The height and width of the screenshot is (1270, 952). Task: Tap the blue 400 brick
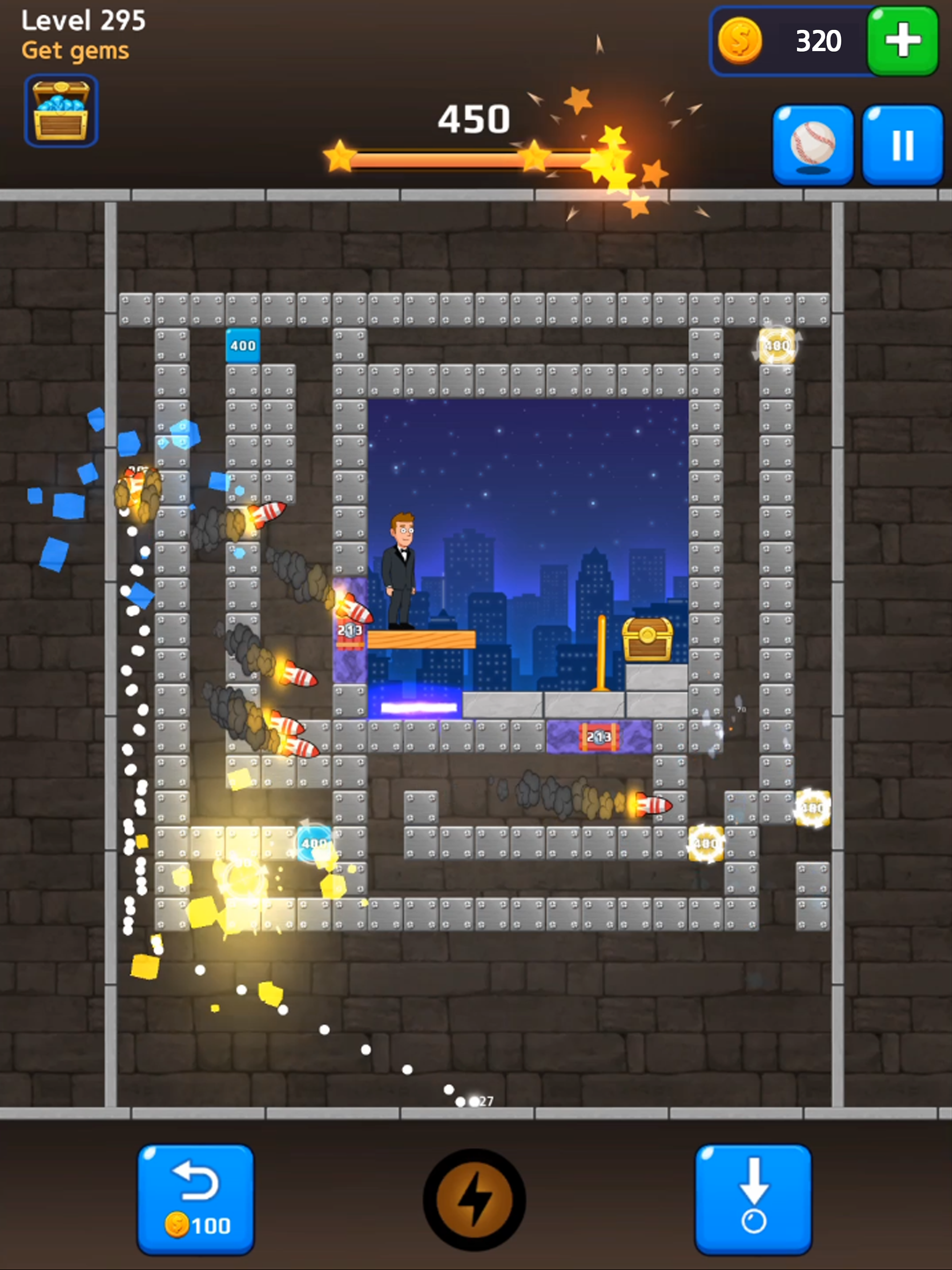[242, 345]
